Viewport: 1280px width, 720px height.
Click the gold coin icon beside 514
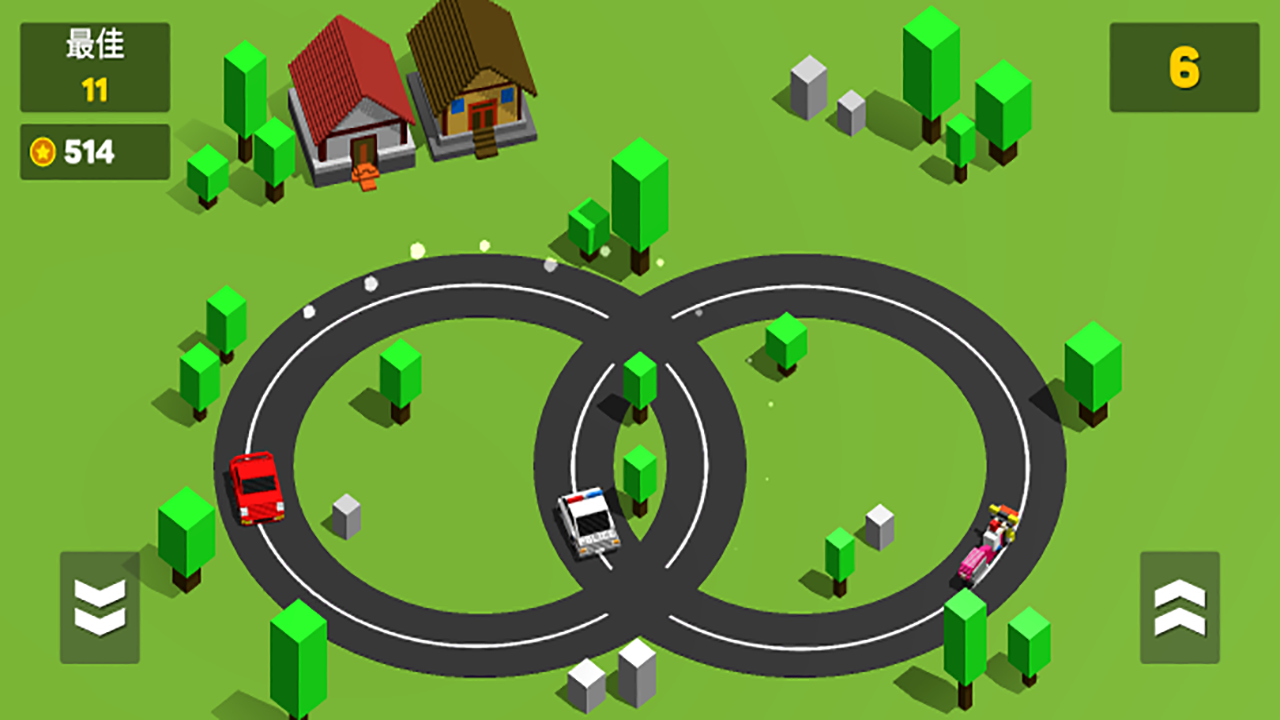click(x=41, y=154)
